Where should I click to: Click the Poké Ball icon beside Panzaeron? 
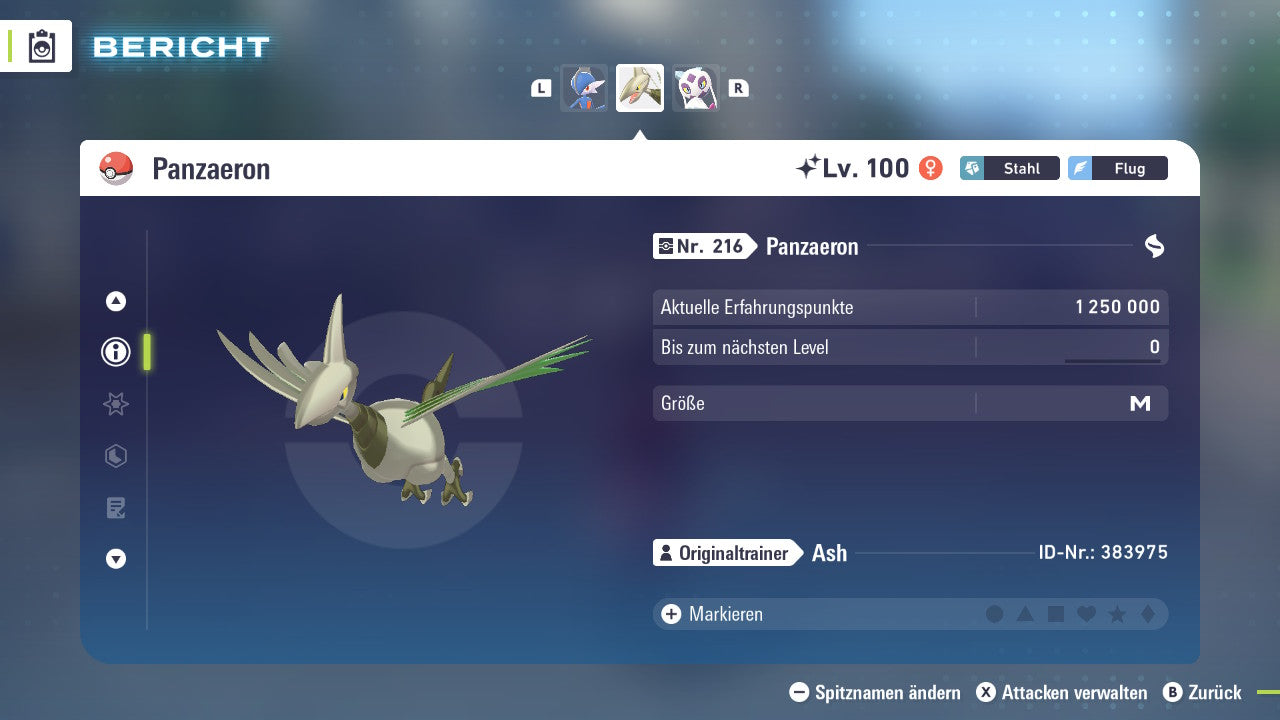(x=117, y=168)
